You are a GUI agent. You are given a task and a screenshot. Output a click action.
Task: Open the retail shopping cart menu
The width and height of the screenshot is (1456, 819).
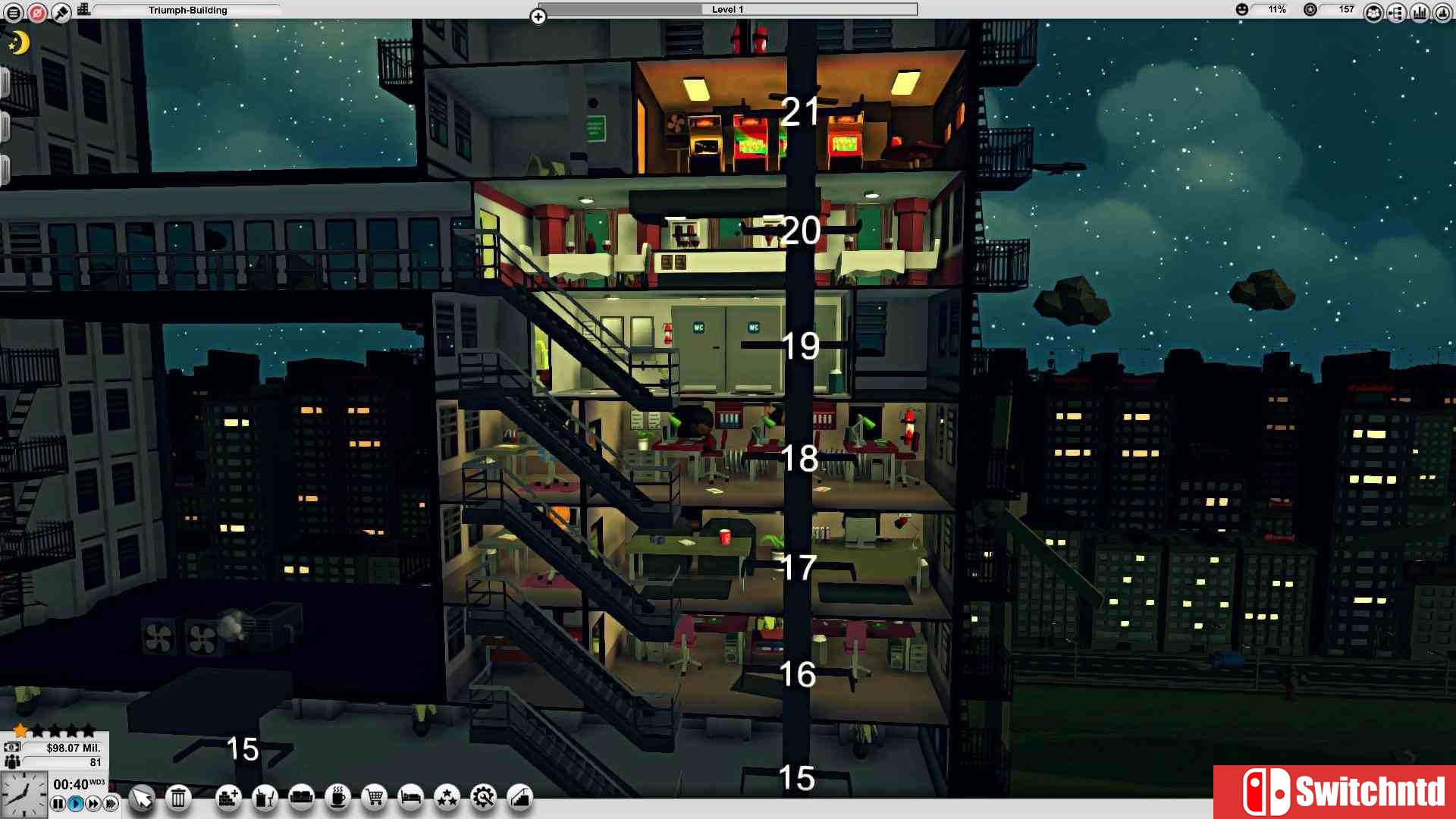[373, 799]
